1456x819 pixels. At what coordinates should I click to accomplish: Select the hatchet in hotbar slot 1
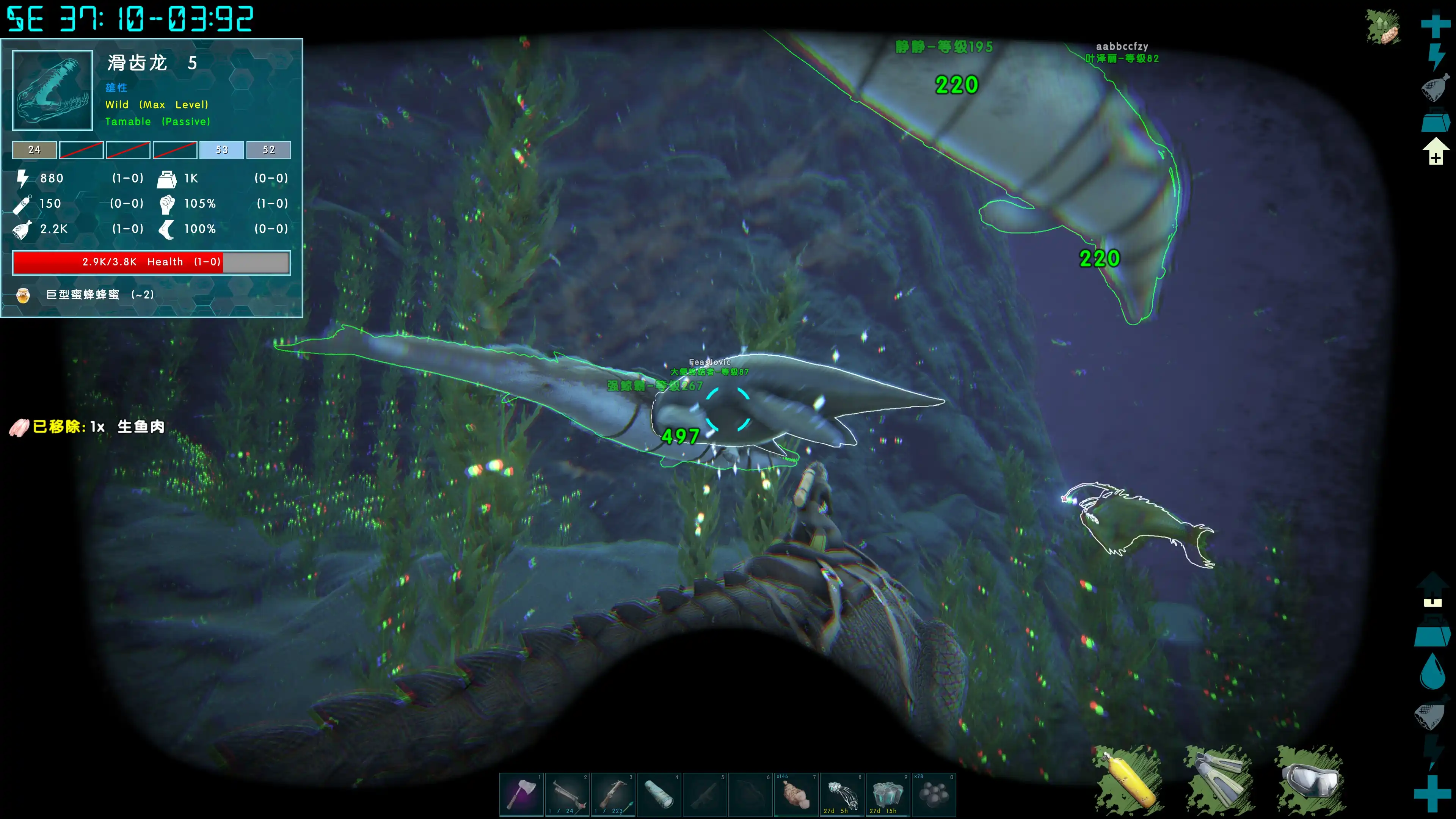(x=522, y=794)
